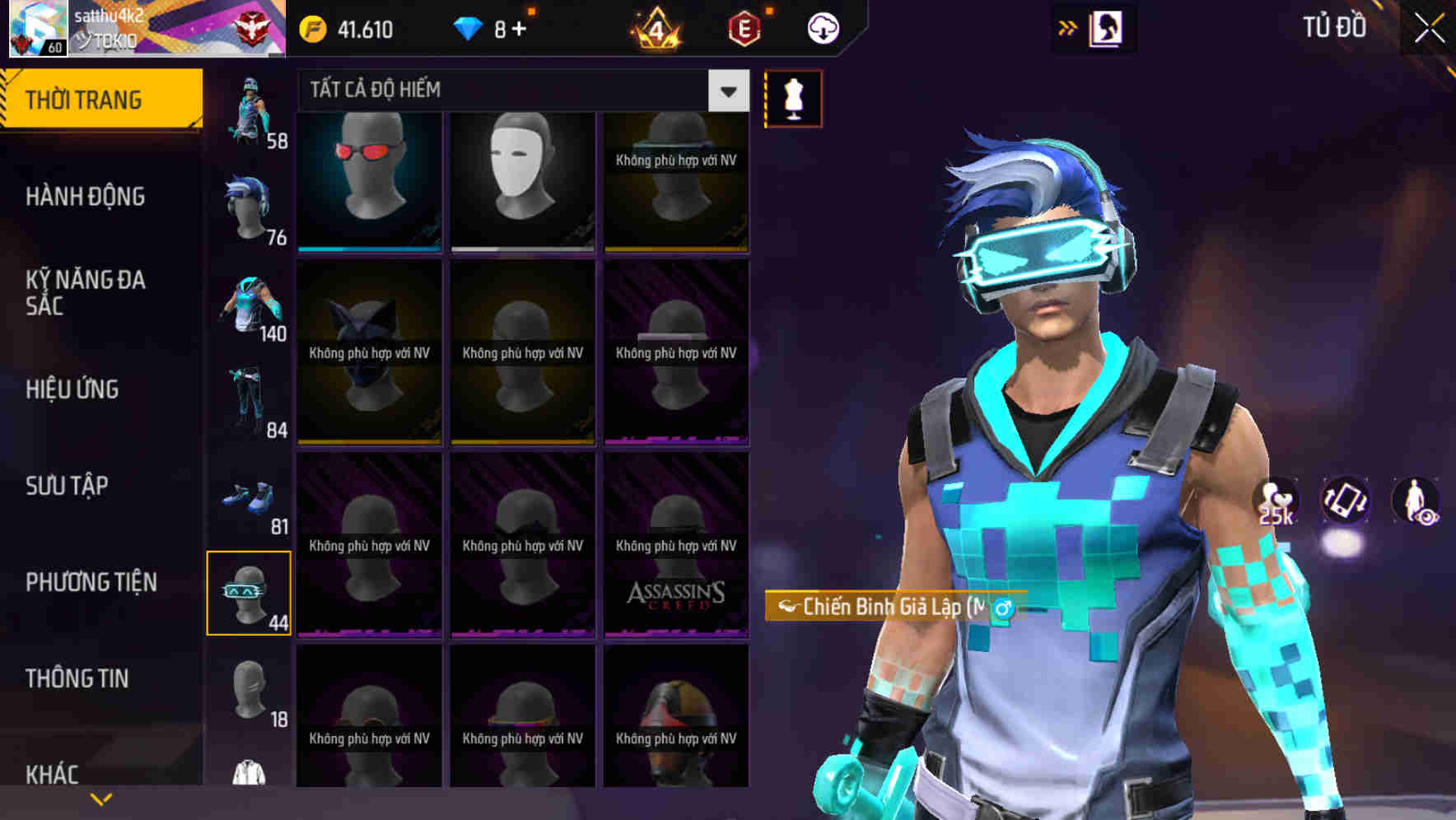The height and width of the screenshot is (820, 1456).
Task: Toggle the red goggles mask item
Action: click(x=368, y=181)
